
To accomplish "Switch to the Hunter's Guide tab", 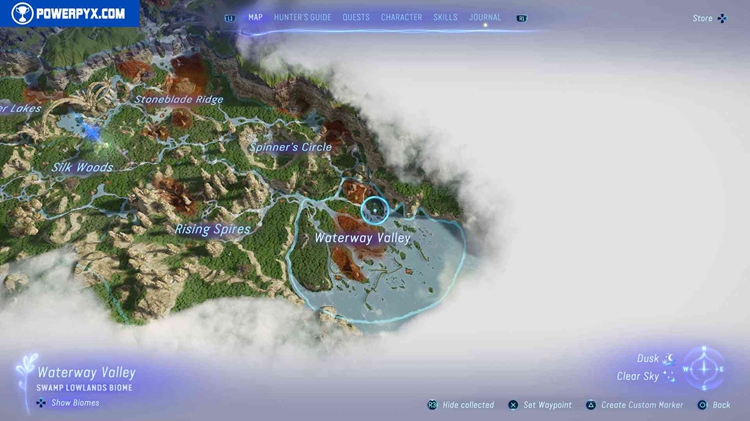I will 302,17.
